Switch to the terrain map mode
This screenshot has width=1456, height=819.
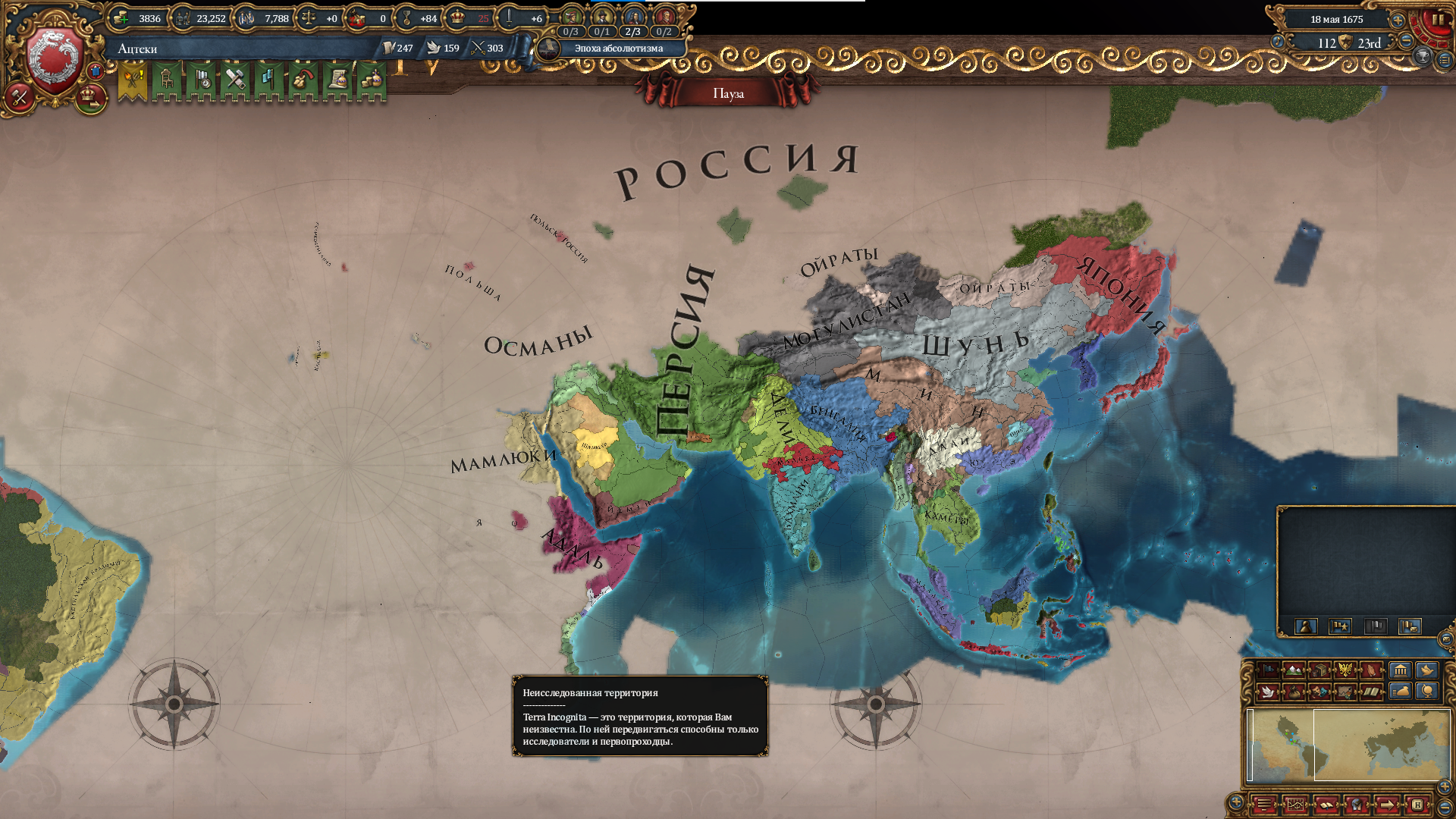[1294, 670]
